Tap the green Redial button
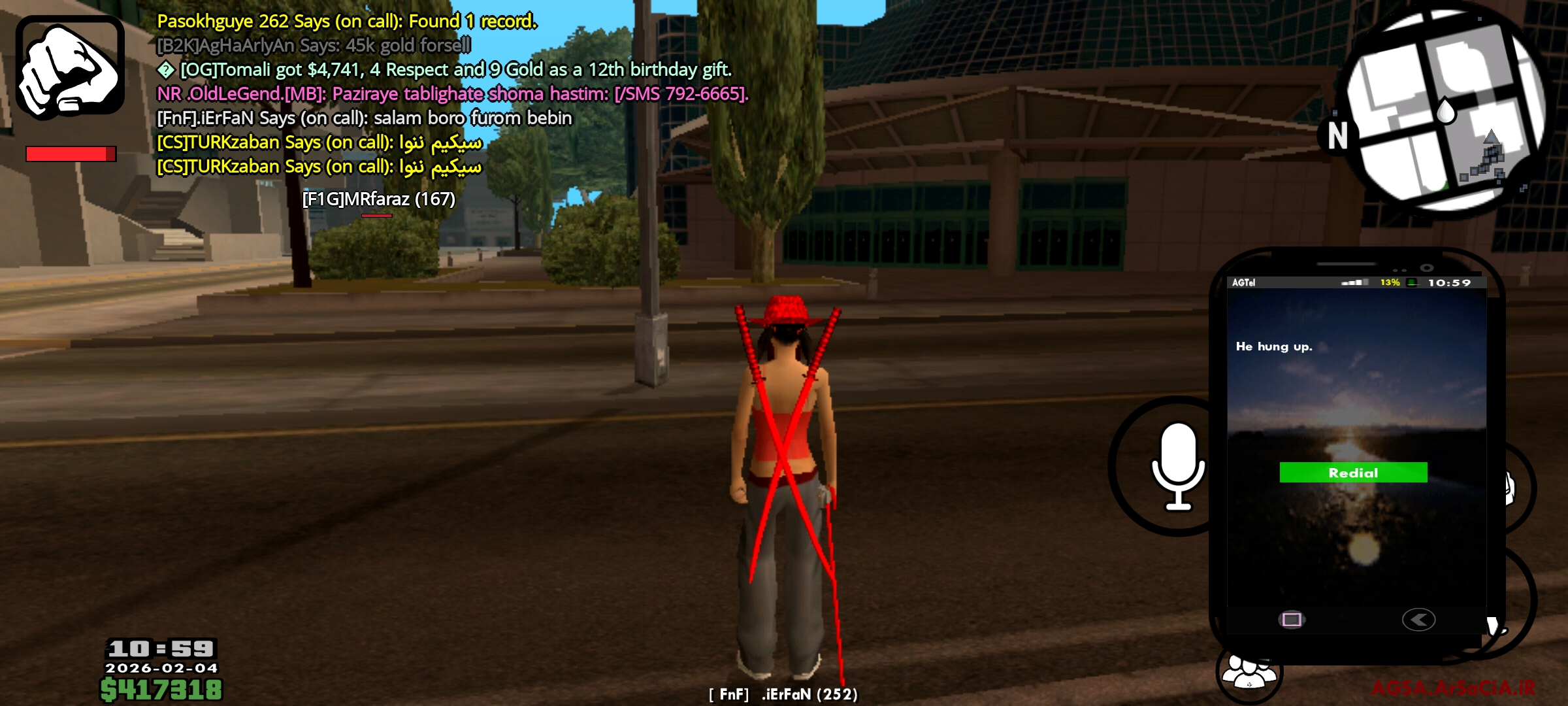The width and height of the screenshot is (1568, 706). (1353, 473)
